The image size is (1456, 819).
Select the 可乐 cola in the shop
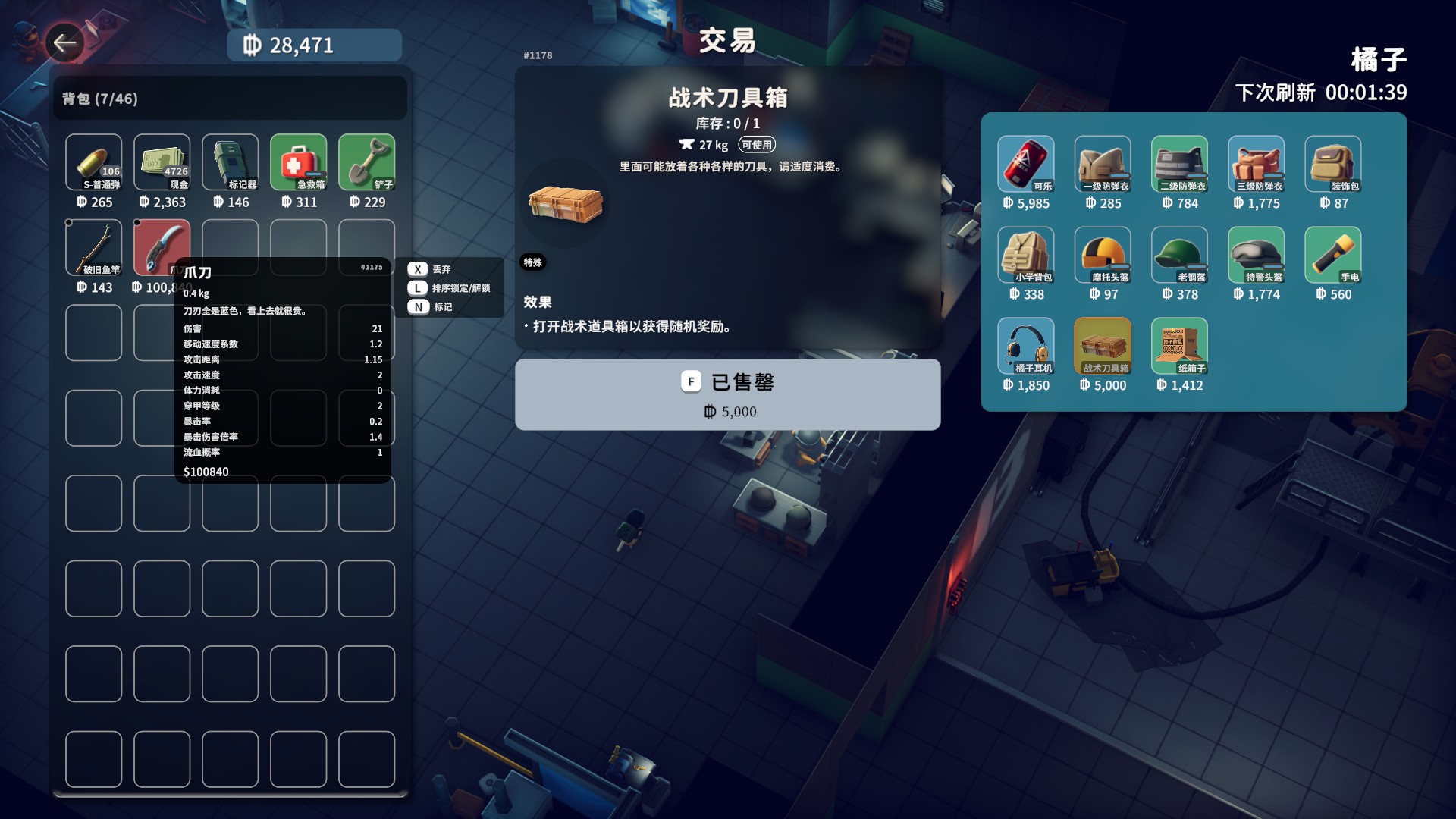(x=1025, y=163)
